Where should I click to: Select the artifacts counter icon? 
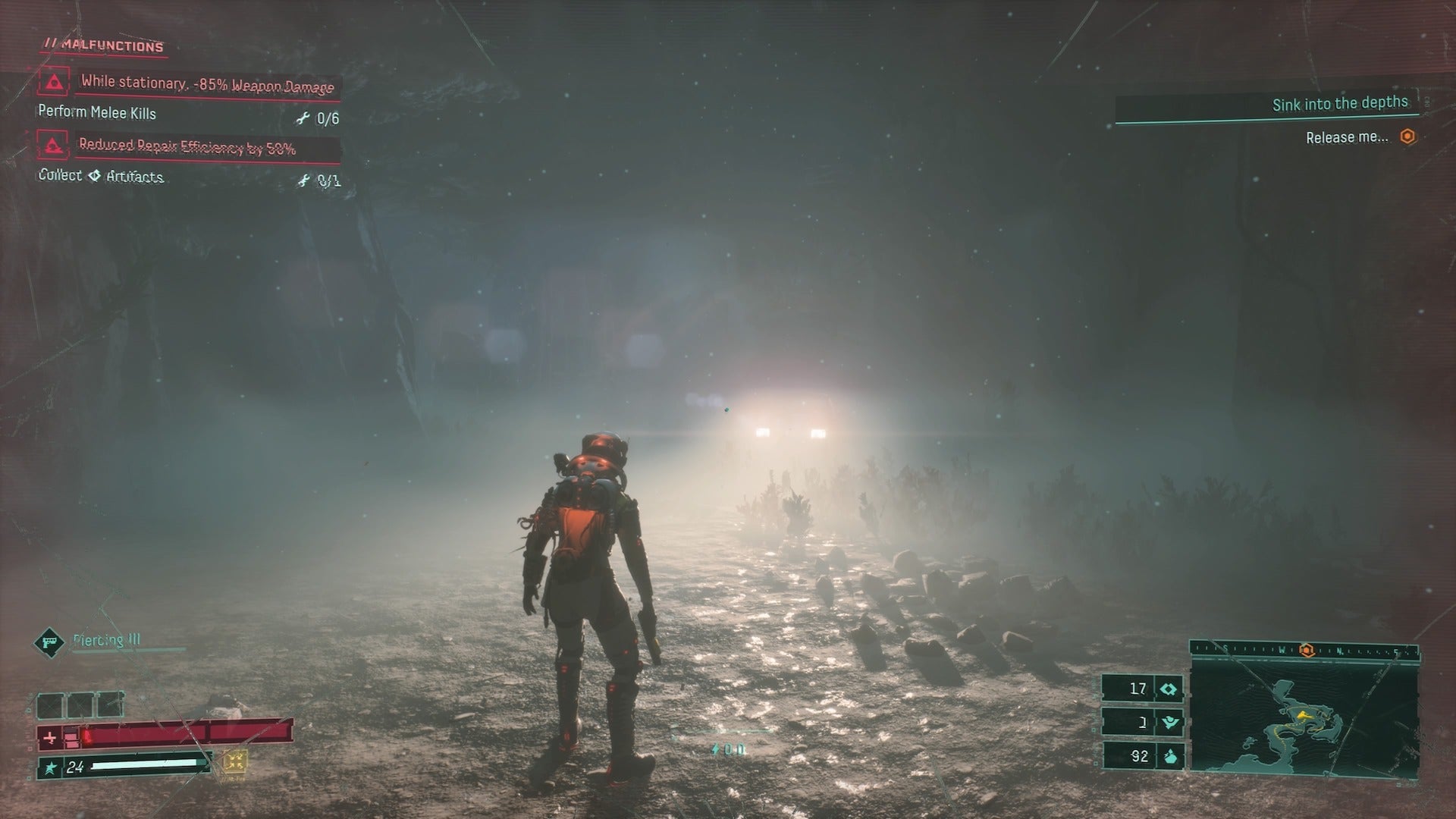point(1169,689)
